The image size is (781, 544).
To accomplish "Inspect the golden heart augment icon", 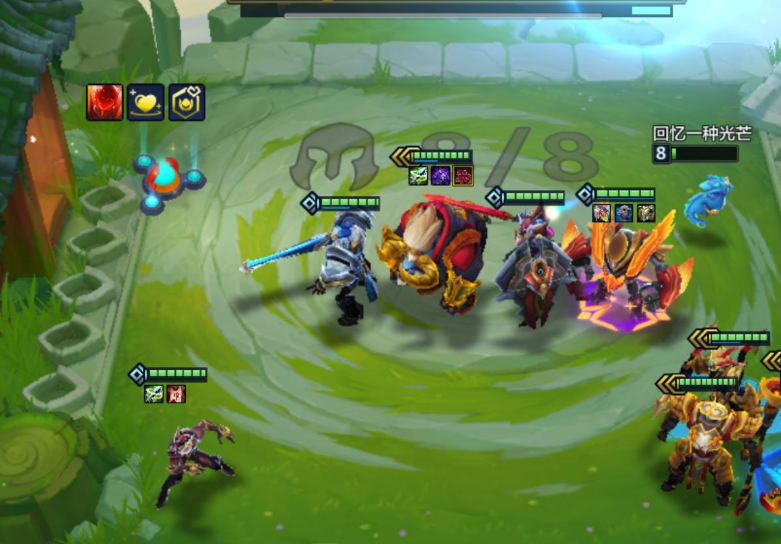I will (x=146, y=103).
